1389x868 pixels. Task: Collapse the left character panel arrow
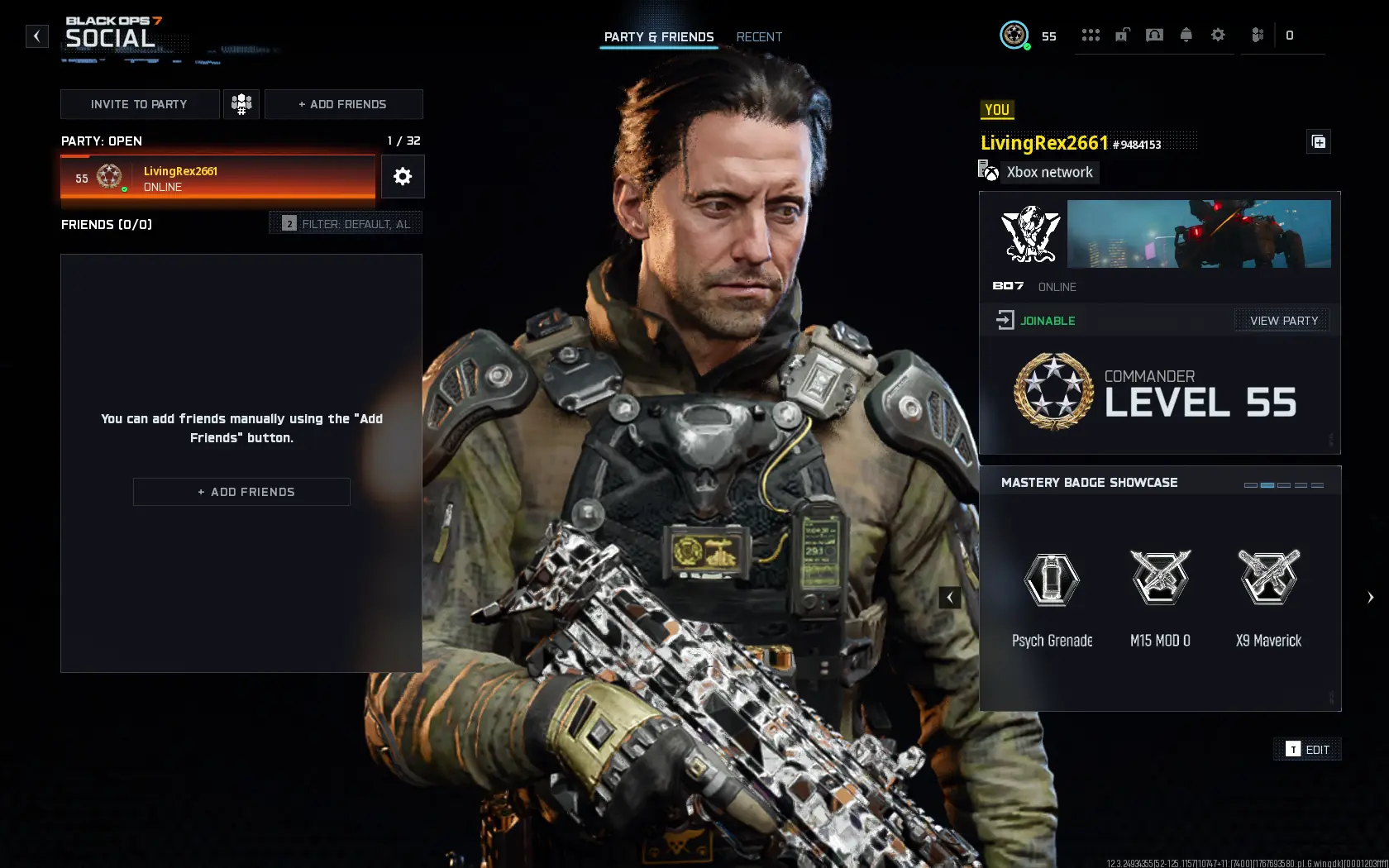949,597
